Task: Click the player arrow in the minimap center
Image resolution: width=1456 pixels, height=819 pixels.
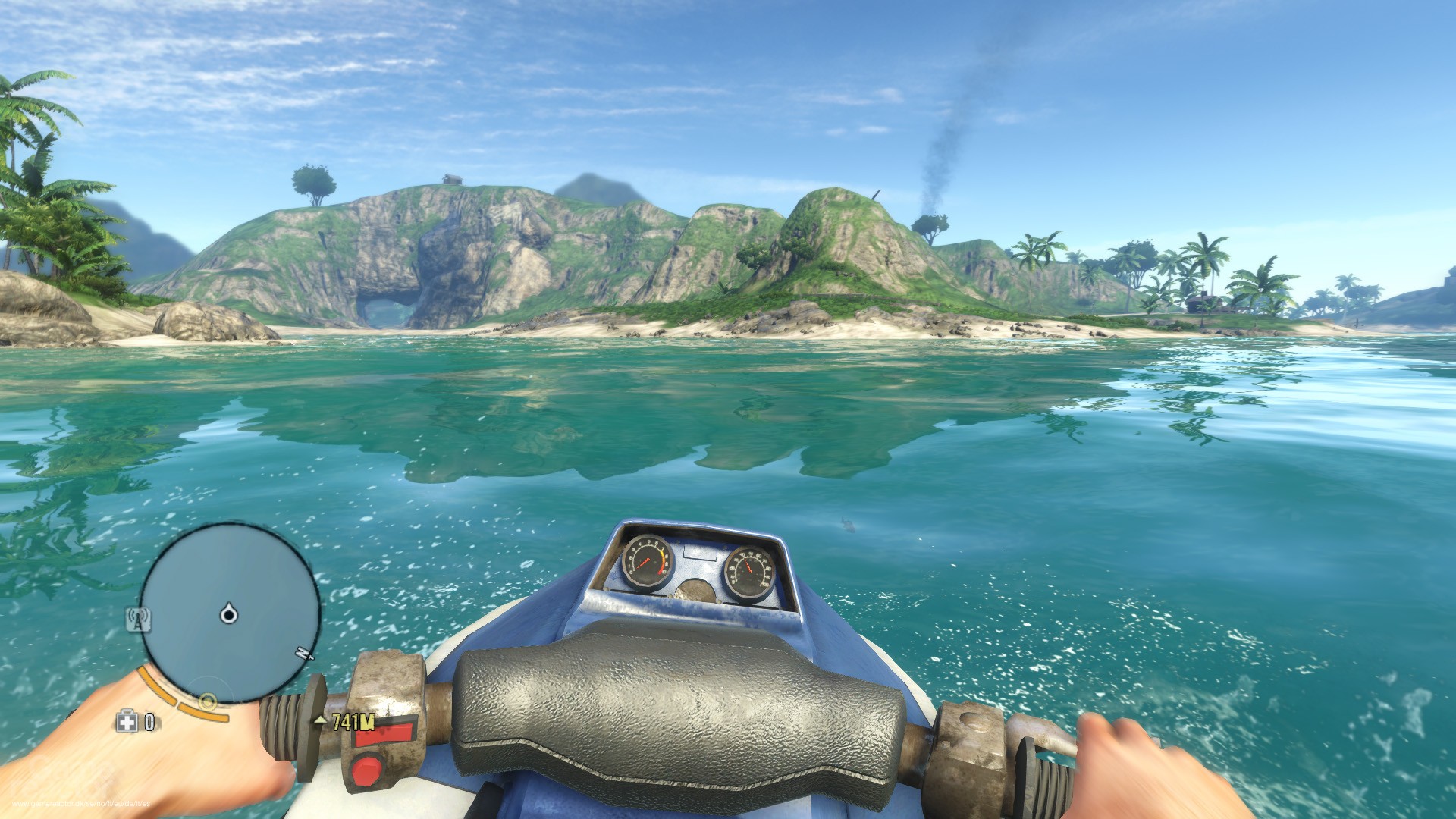Action: tap(228, 614)
